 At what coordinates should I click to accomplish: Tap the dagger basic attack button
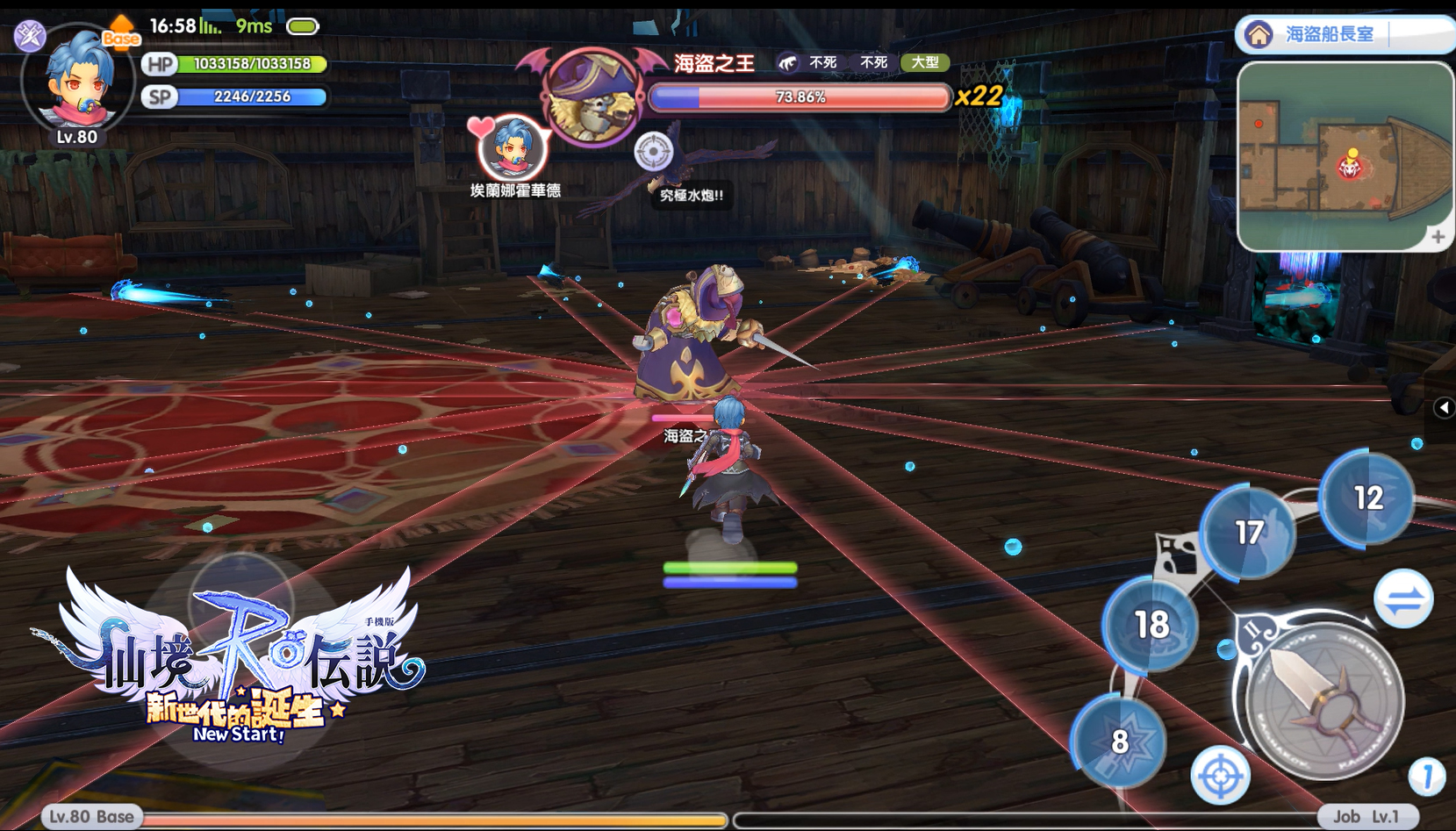[1324, 700]
